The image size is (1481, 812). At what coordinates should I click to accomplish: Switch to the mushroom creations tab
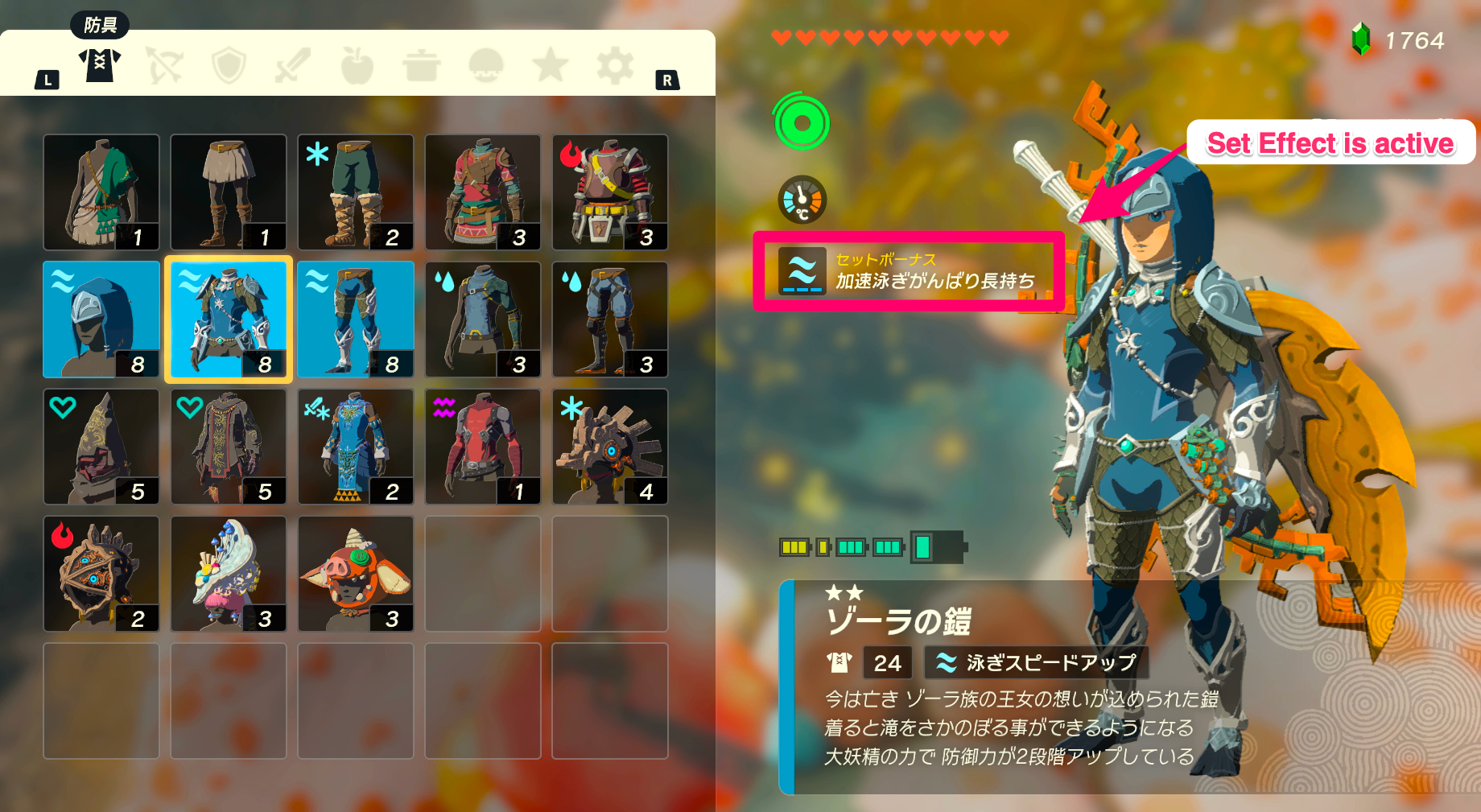pyautogui.click(x=486, y=66)
